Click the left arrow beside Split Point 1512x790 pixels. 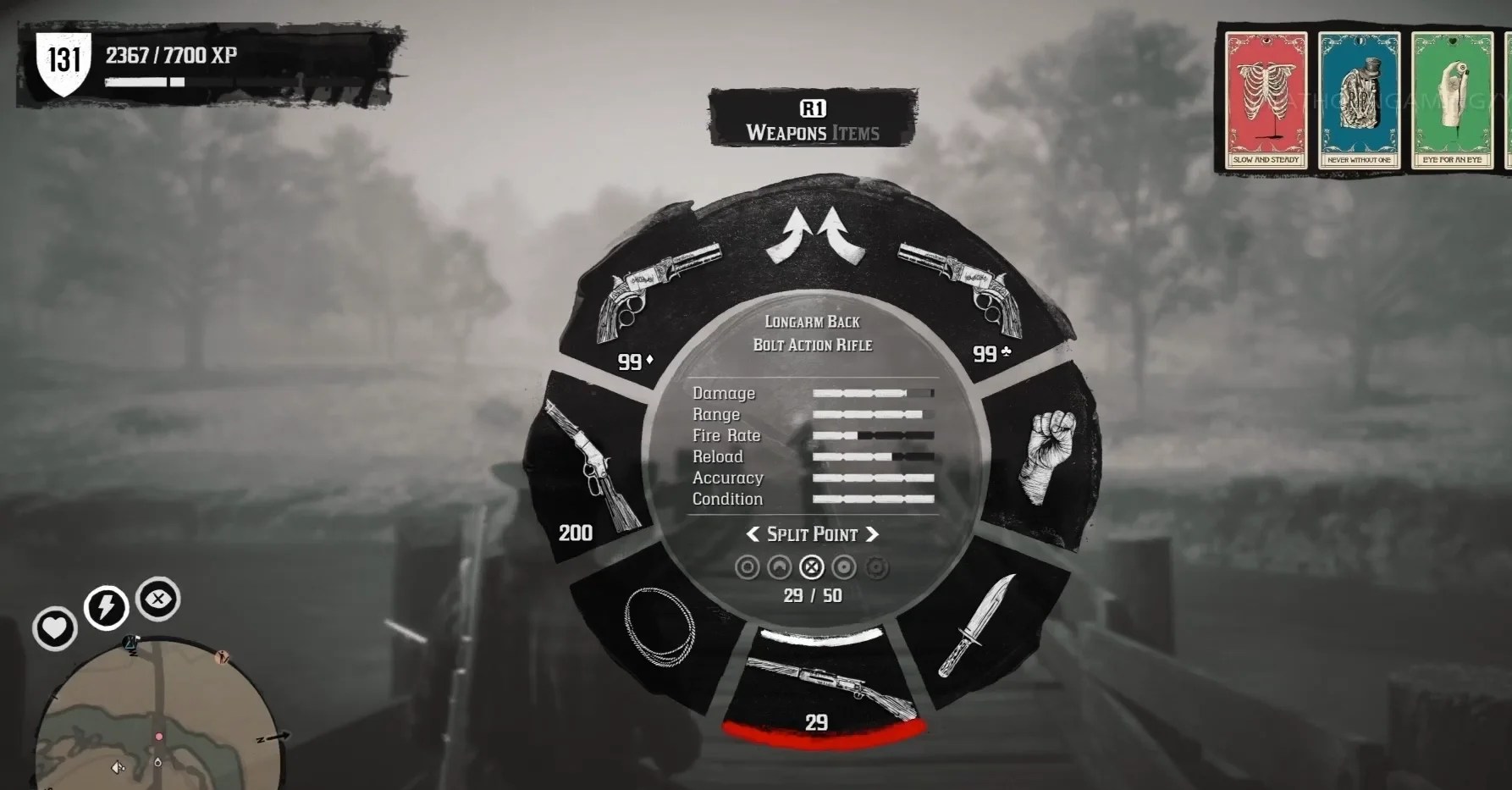coord(753,534)
